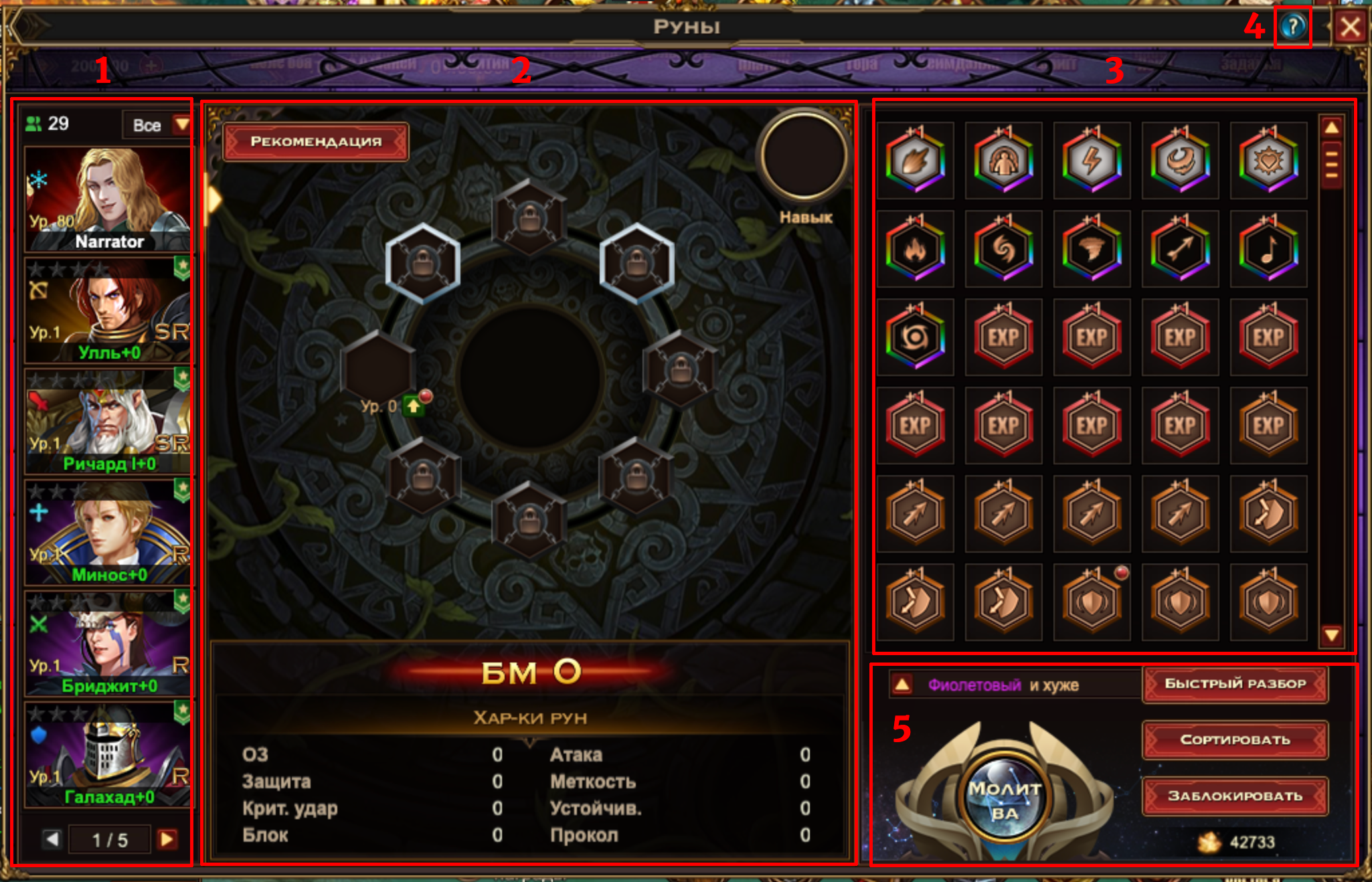Go to the next hero list page

tap(167, 839)
